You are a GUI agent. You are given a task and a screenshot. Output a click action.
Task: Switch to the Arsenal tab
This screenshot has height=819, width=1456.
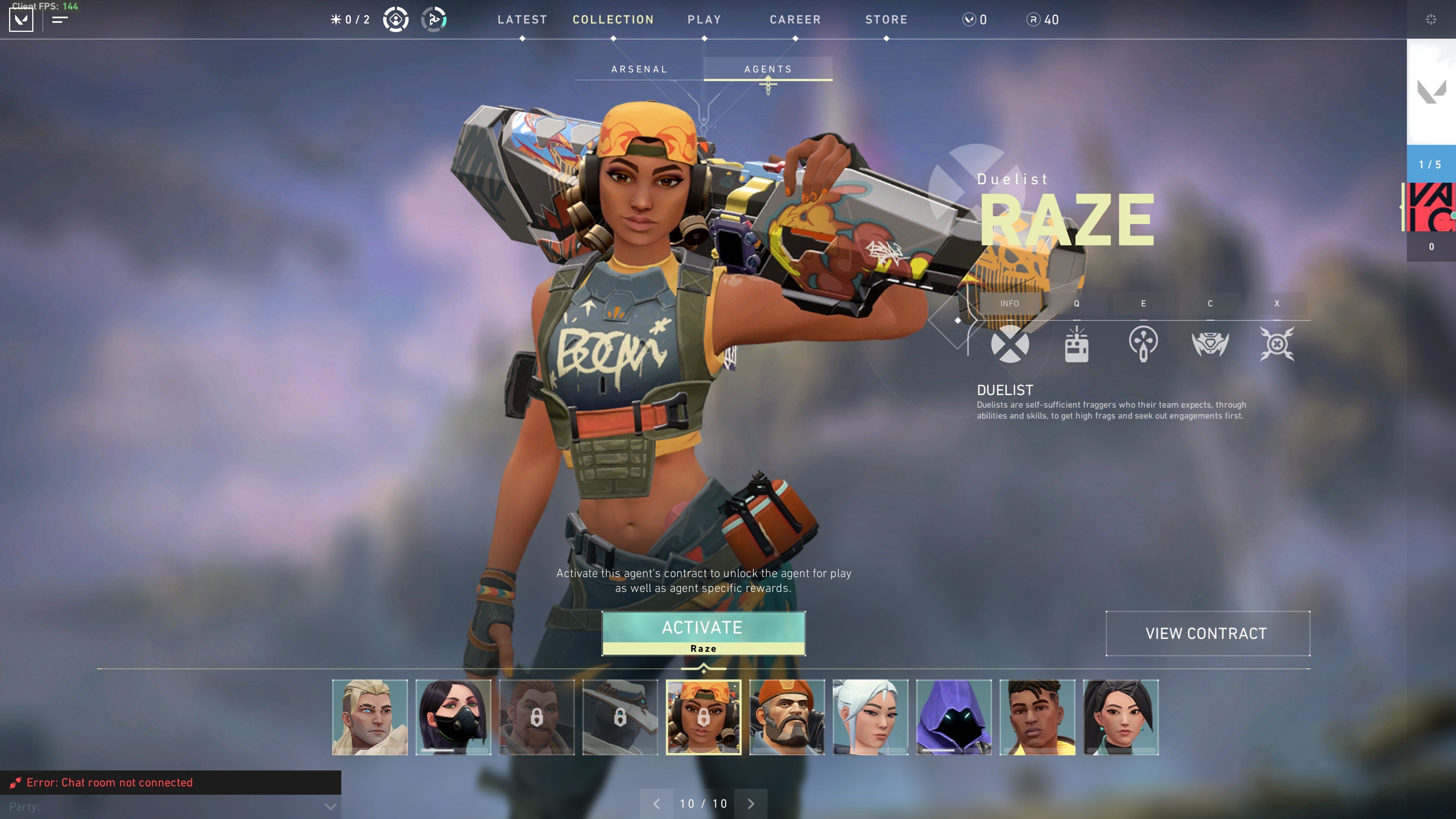[639, 69]
